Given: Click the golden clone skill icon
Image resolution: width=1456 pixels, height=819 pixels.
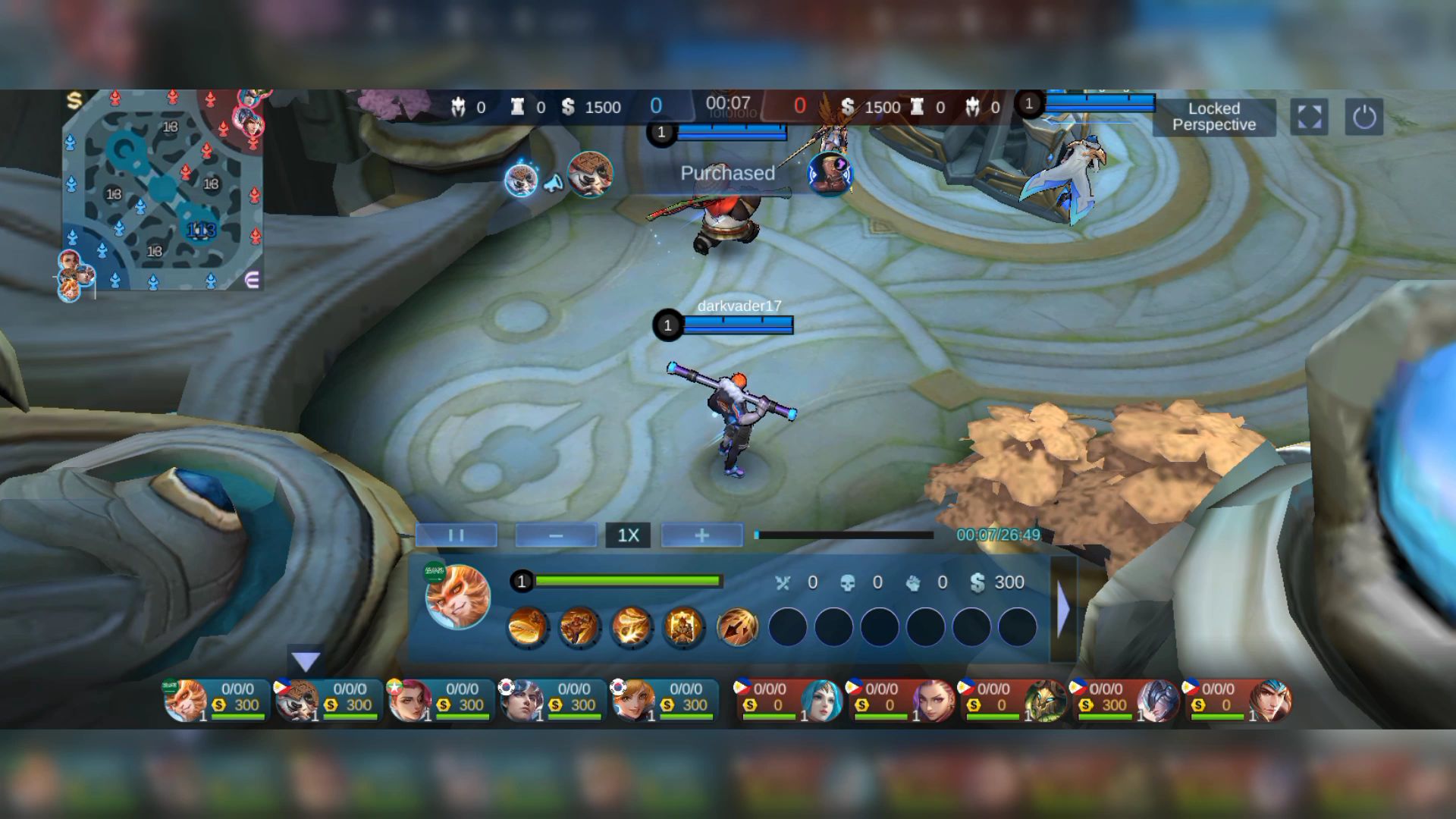Looking at the screenshot, I should click(683, 627).
